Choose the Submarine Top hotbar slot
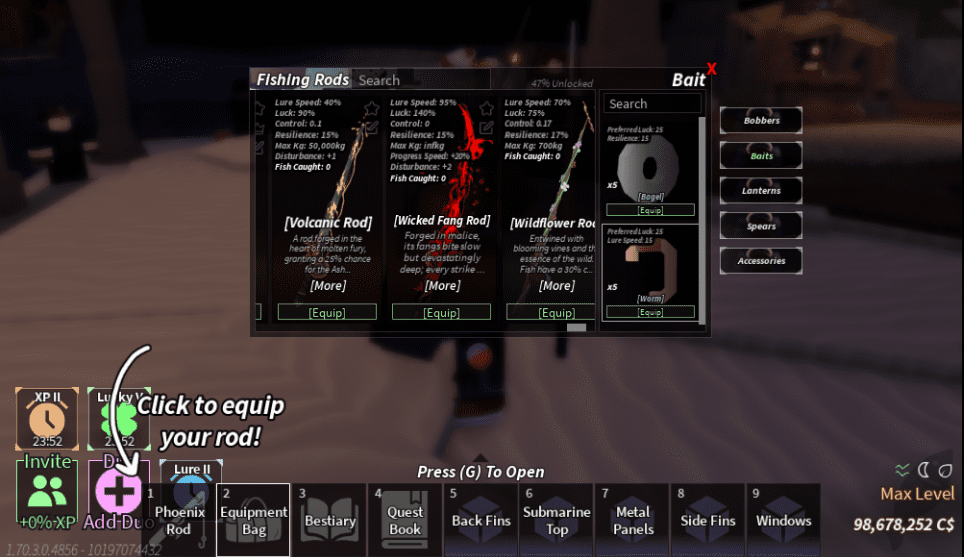This screenshot has height=557, width=964. pyautogui.click(x=557, y=519)
